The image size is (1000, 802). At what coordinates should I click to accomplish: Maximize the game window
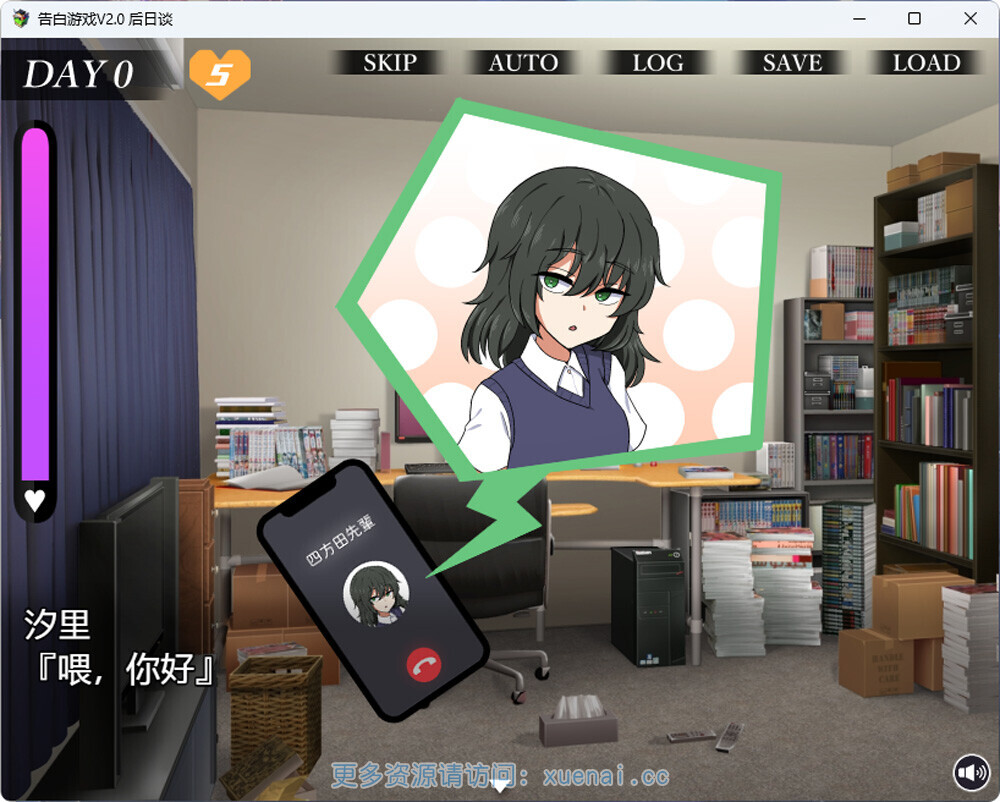(x=914, y=19)
